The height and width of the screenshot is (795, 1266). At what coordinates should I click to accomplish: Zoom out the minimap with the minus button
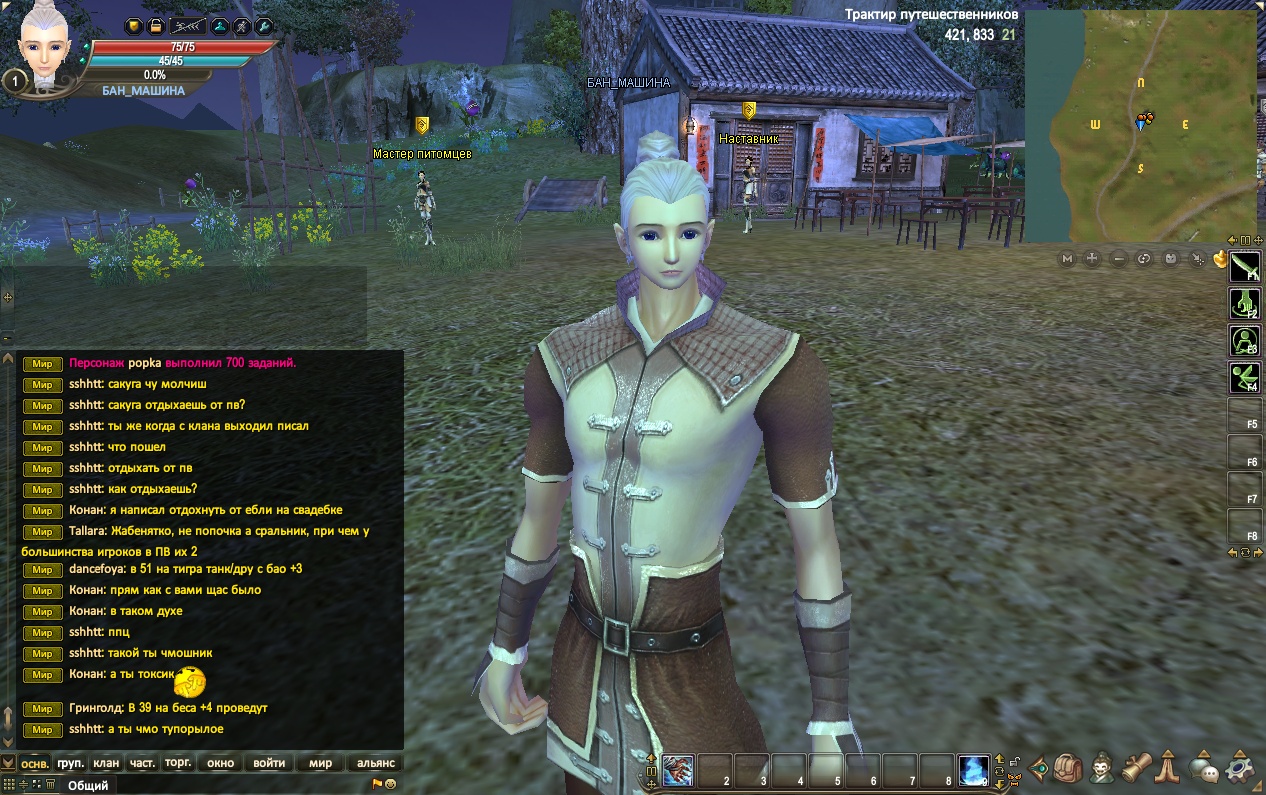tap(1119, 259)
